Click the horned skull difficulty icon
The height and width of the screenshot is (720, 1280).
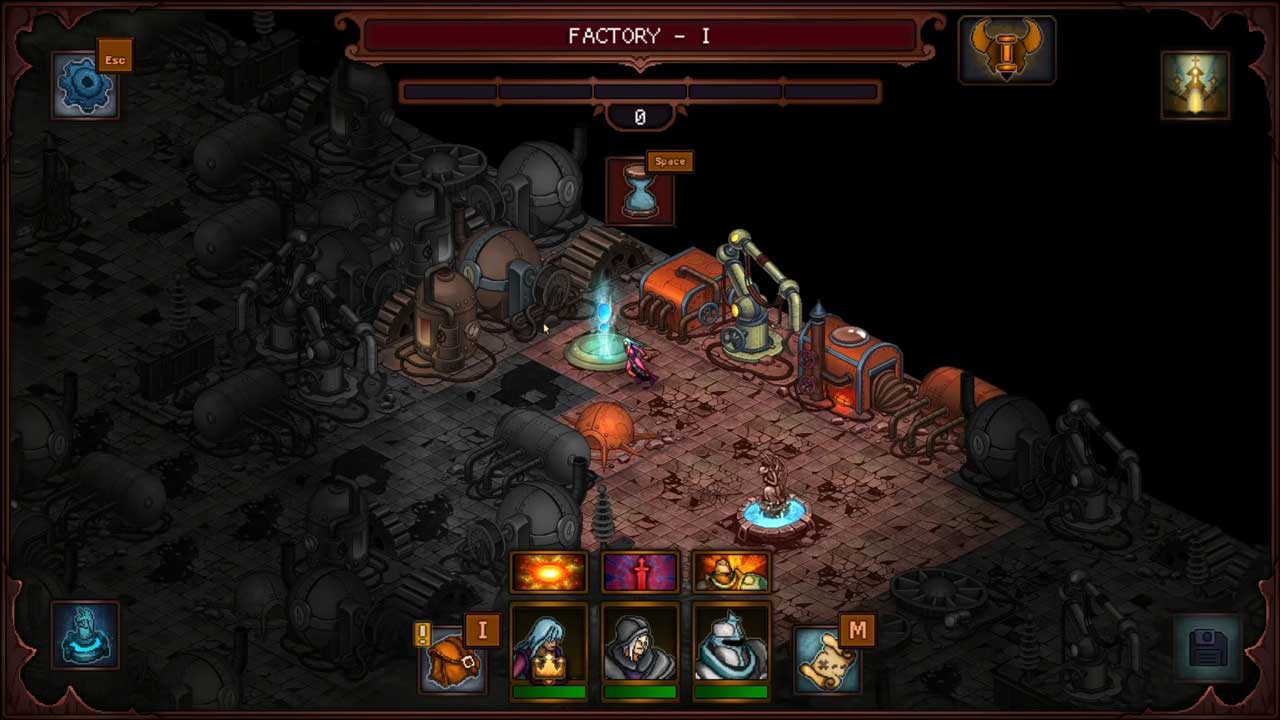pyautogui.click(x=1006, y=48)
